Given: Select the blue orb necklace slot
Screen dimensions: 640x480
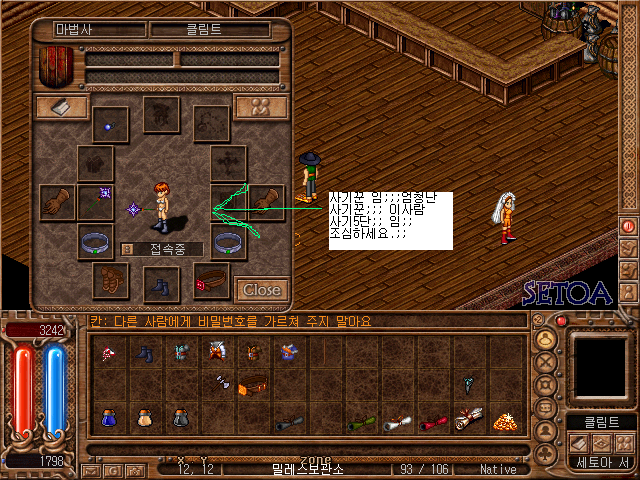Looking at the screenshot, I should (110, 125).
